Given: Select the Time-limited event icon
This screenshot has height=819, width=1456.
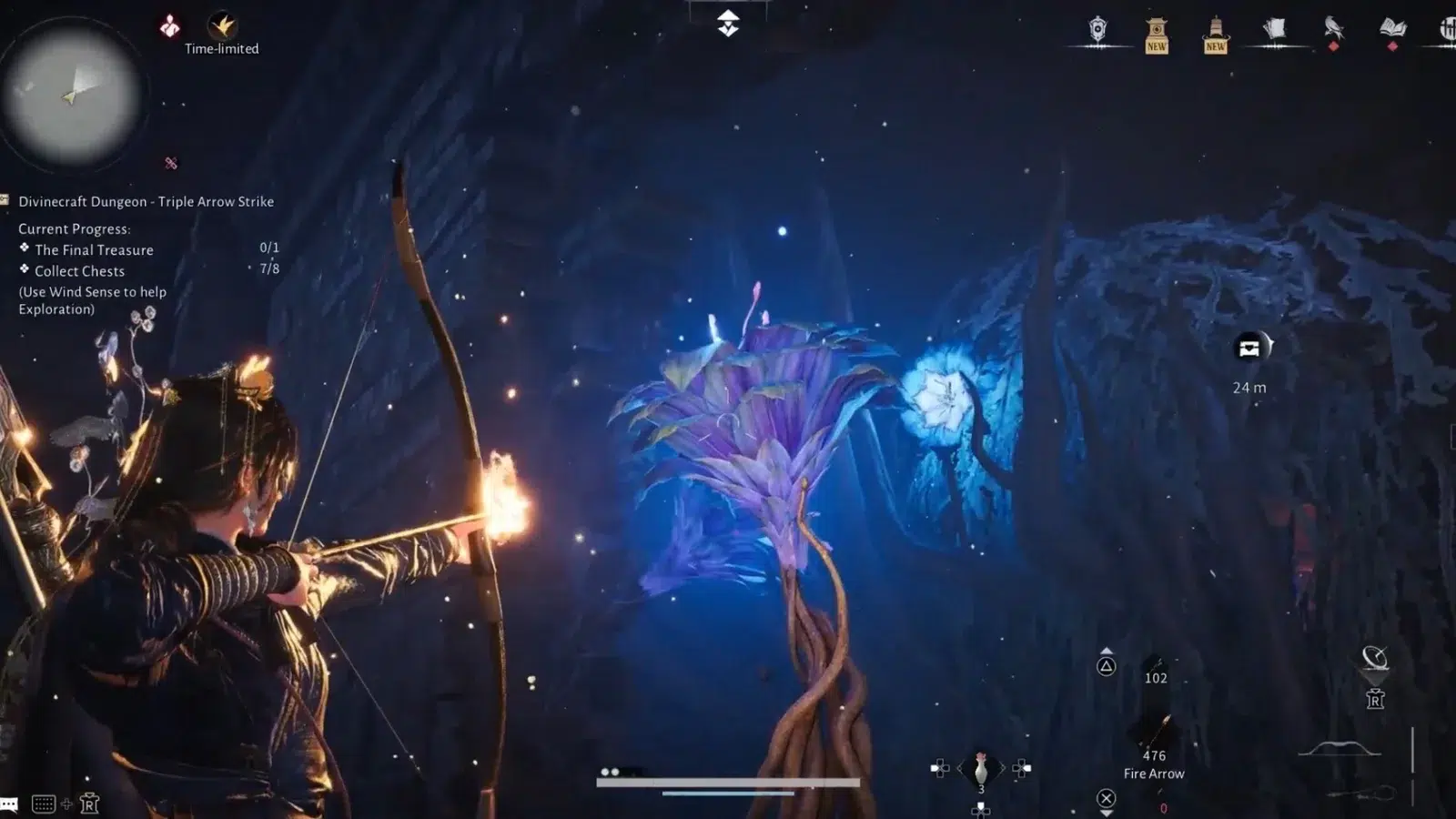Looking at the screenshot, I should [222, 26].
